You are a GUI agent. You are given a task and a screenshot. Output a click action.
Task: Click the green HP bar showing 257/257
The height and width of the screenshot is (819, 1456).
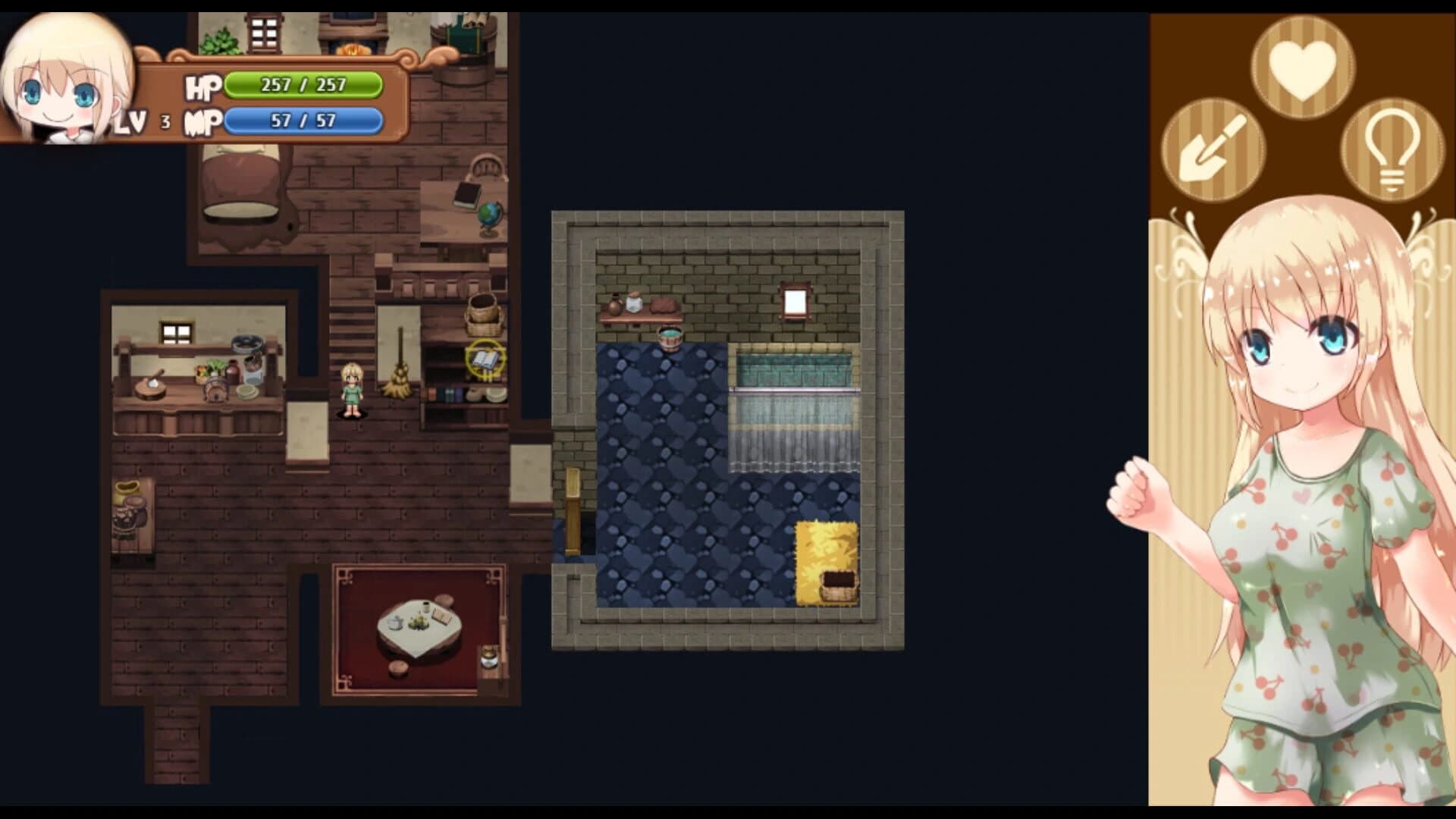tap(303, 83)
